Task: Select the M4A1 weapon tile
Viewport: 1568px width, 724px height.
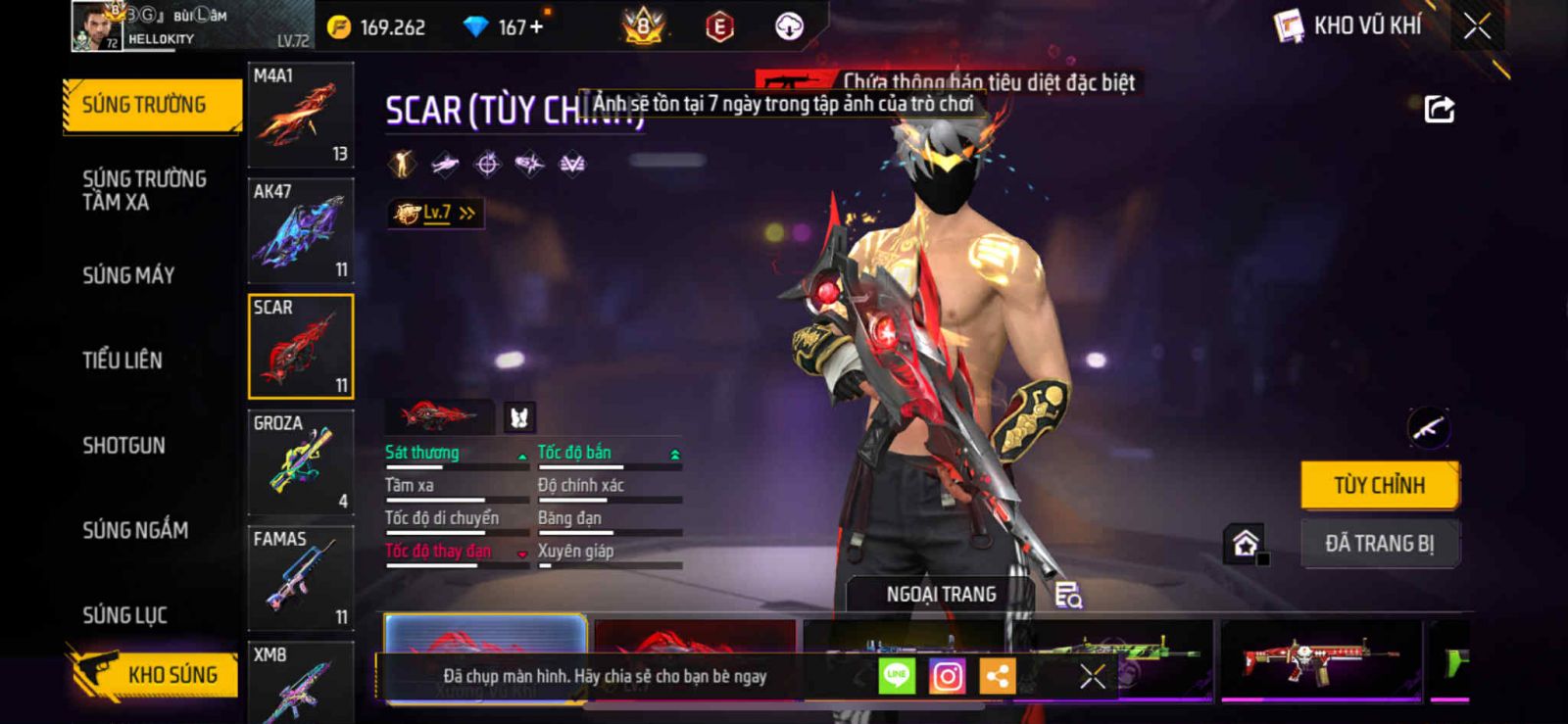Action: tap(301, 115)
